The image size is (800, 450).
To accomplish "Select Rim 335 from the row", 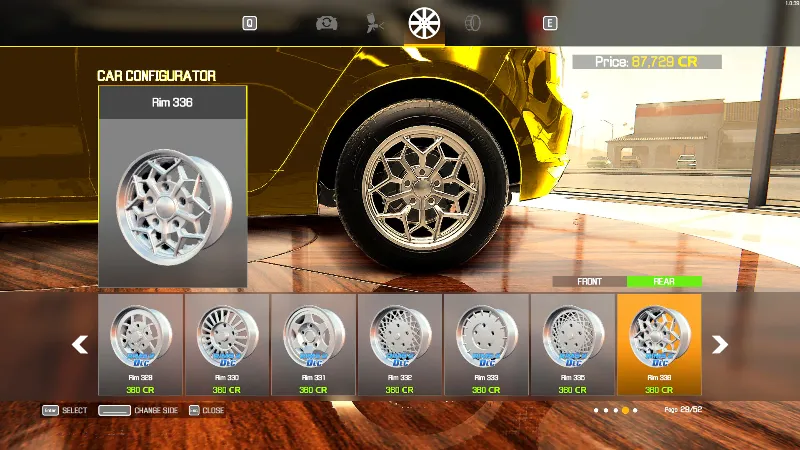I will tap(572, 343).
